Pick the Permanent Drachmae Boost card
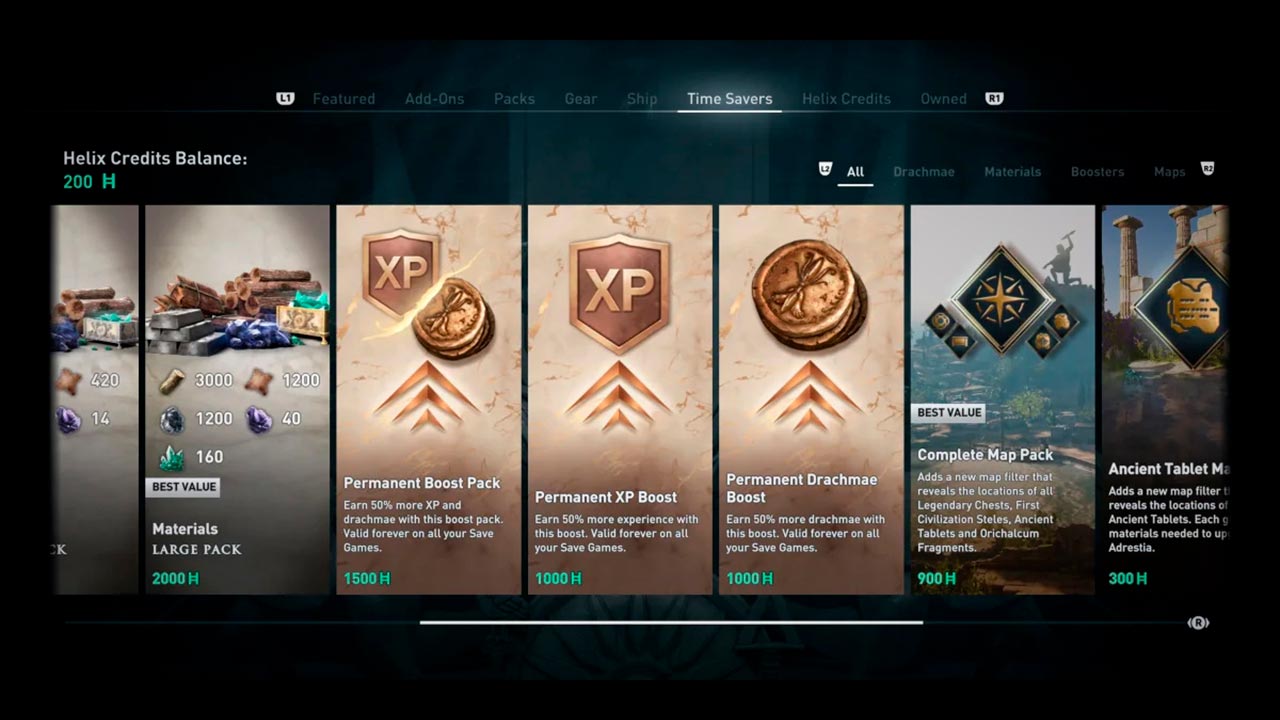Viewport: 1280px width, 720px height. (811, 400)
